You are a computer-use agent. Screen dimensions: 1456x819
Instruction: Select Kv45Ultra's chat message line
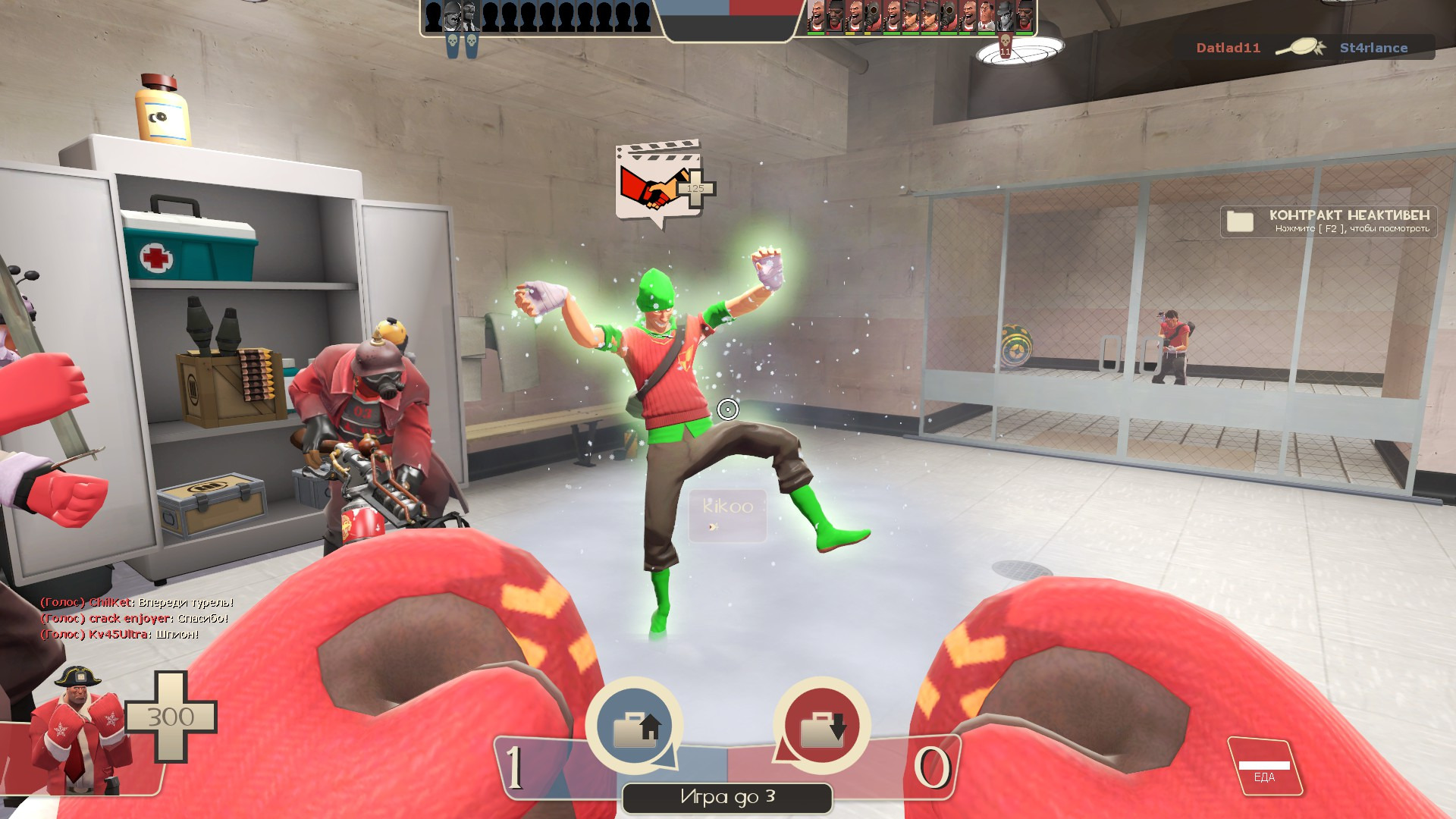pyautogui.click(x=120, y=635)
